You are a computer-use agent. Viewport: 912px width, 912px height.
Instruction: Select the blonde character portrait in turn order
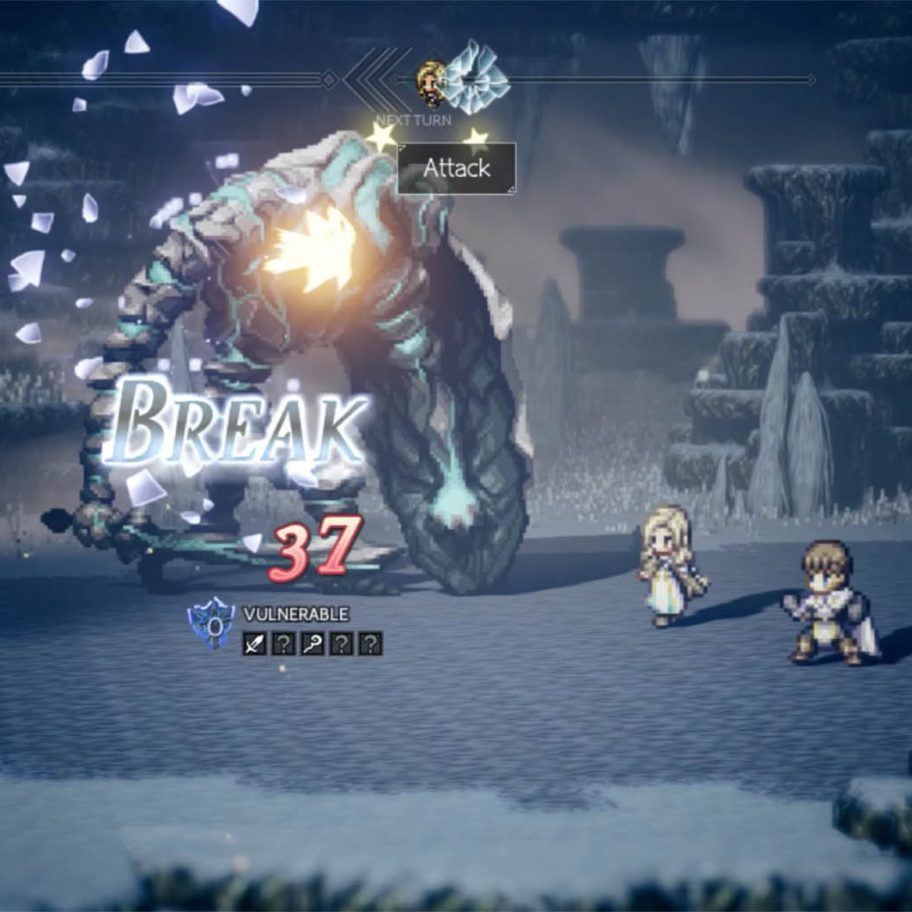pos(432,83)
